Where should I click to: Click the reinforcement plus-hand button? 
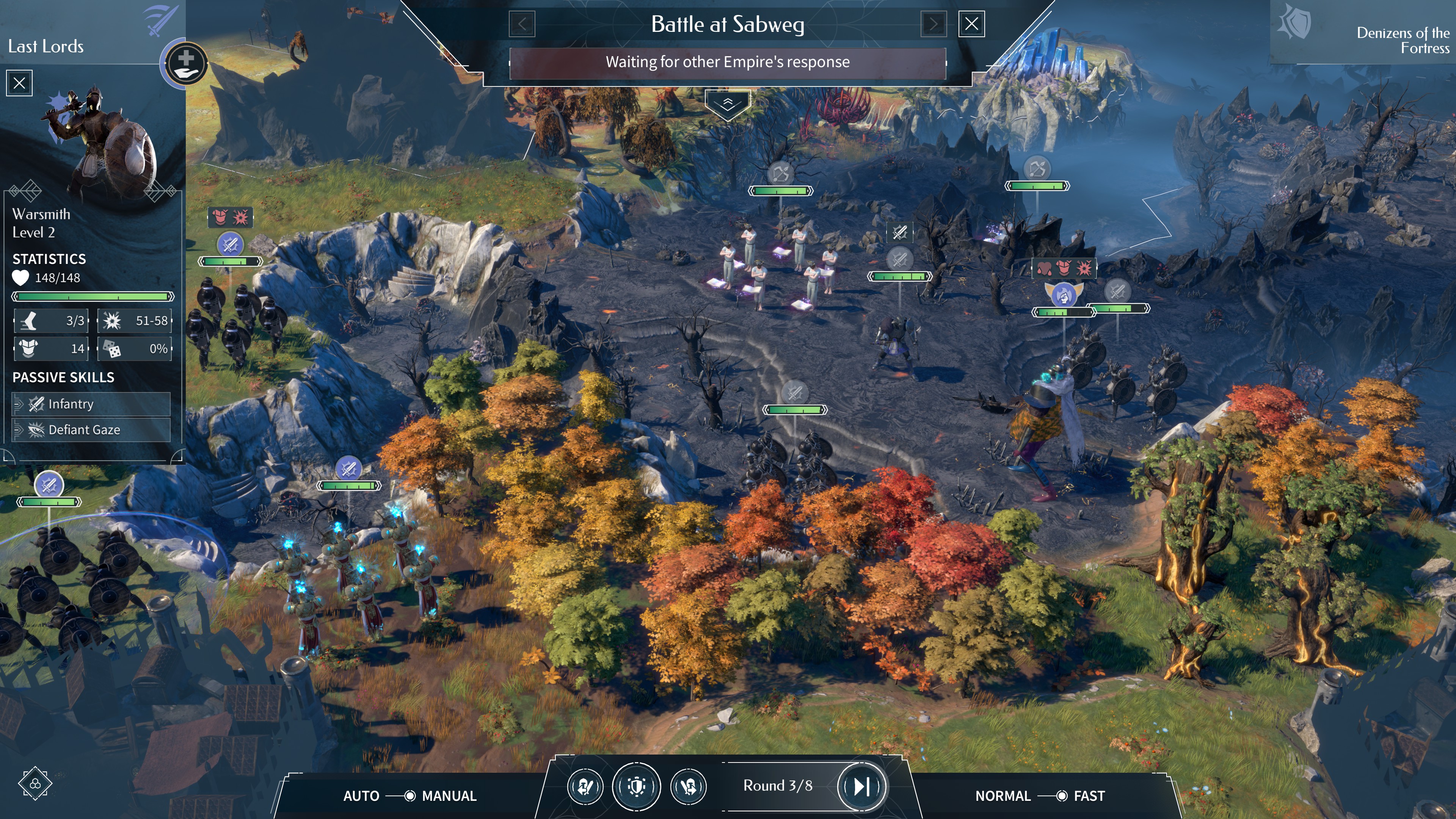185,63
